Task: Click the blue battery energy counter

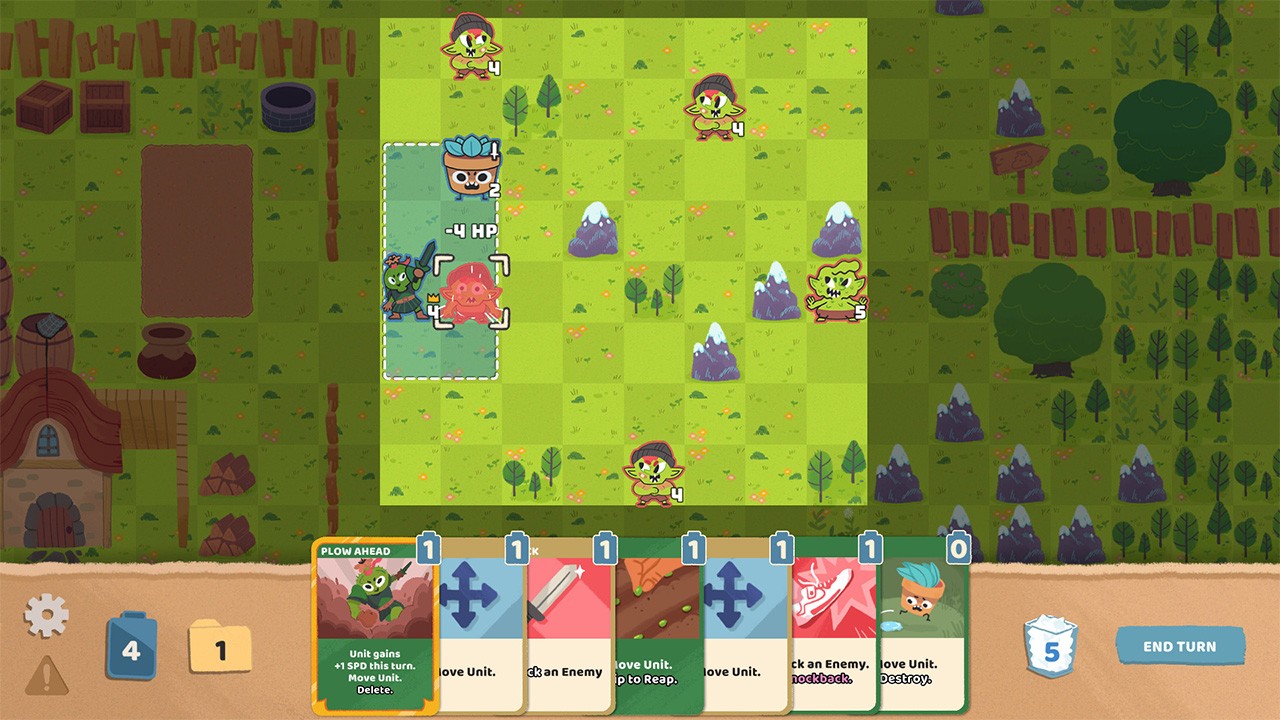Action: tap(131, 645)
